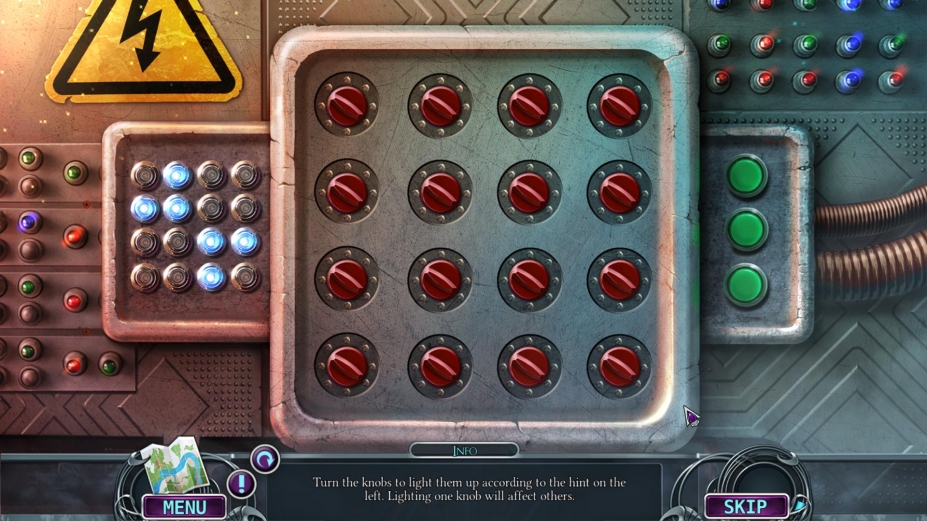Toggle the Info panel tab
Viewport: 927px width, 521px height.
(464, 451)
